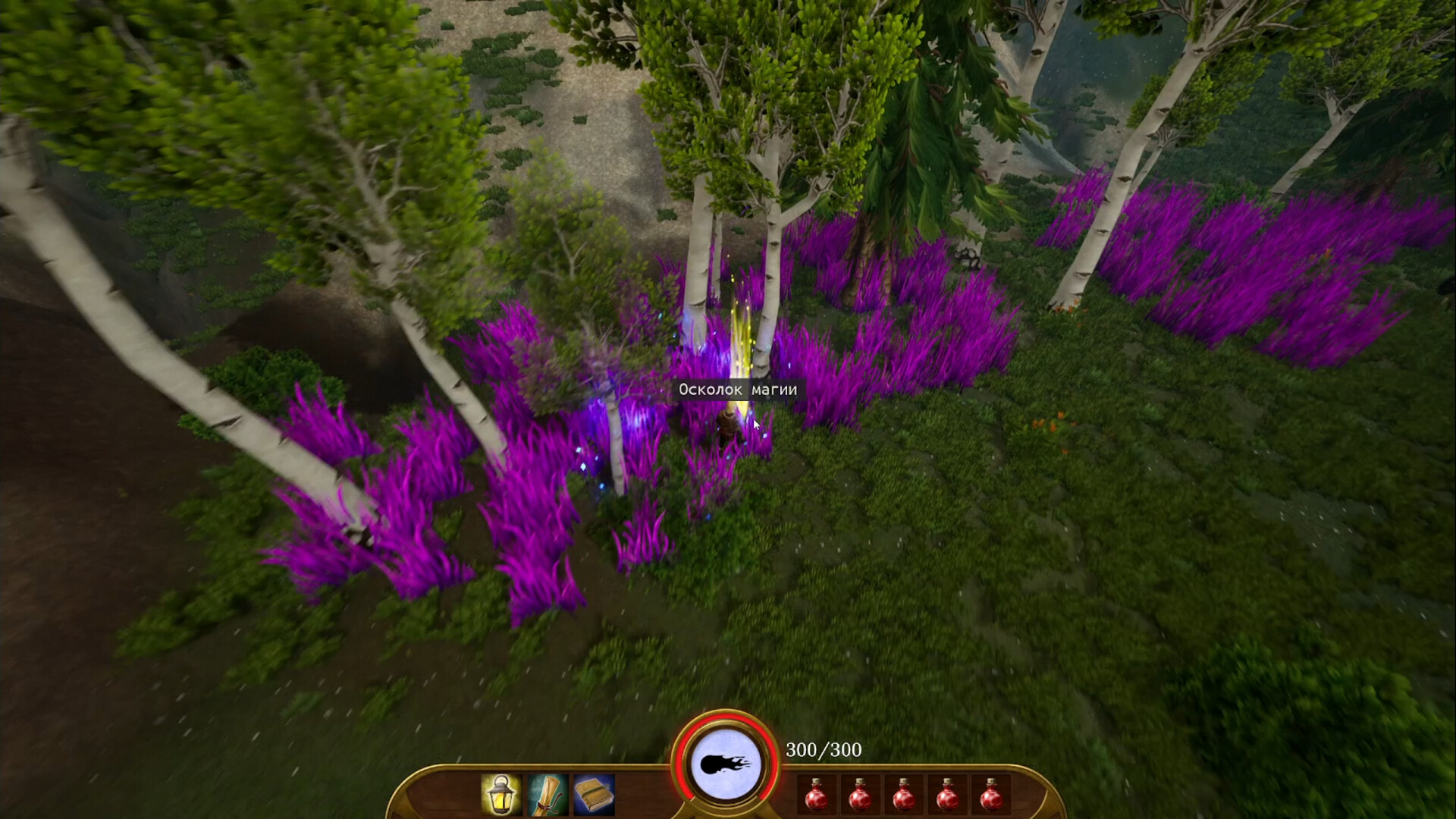
Task: Drink the middle health potion
Action: [x=904, y=798]
